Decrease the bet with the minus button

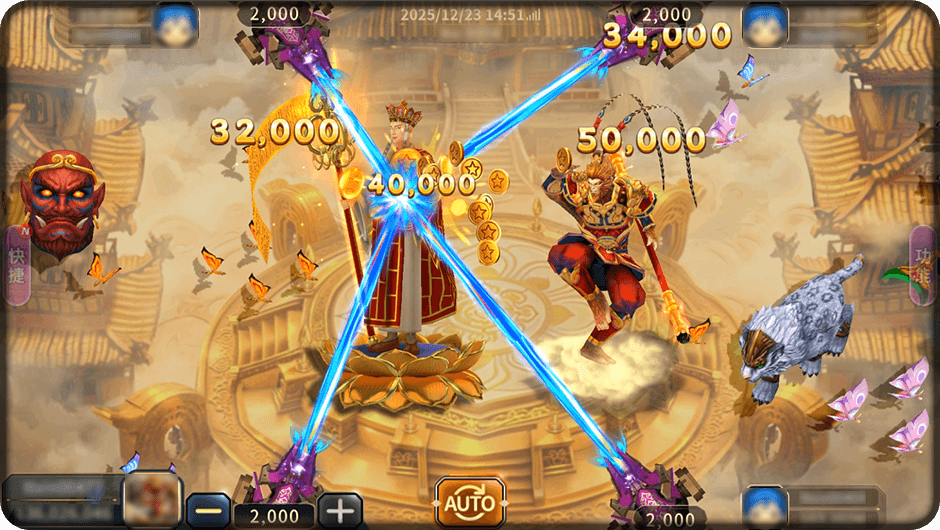(x=209, y=510)
